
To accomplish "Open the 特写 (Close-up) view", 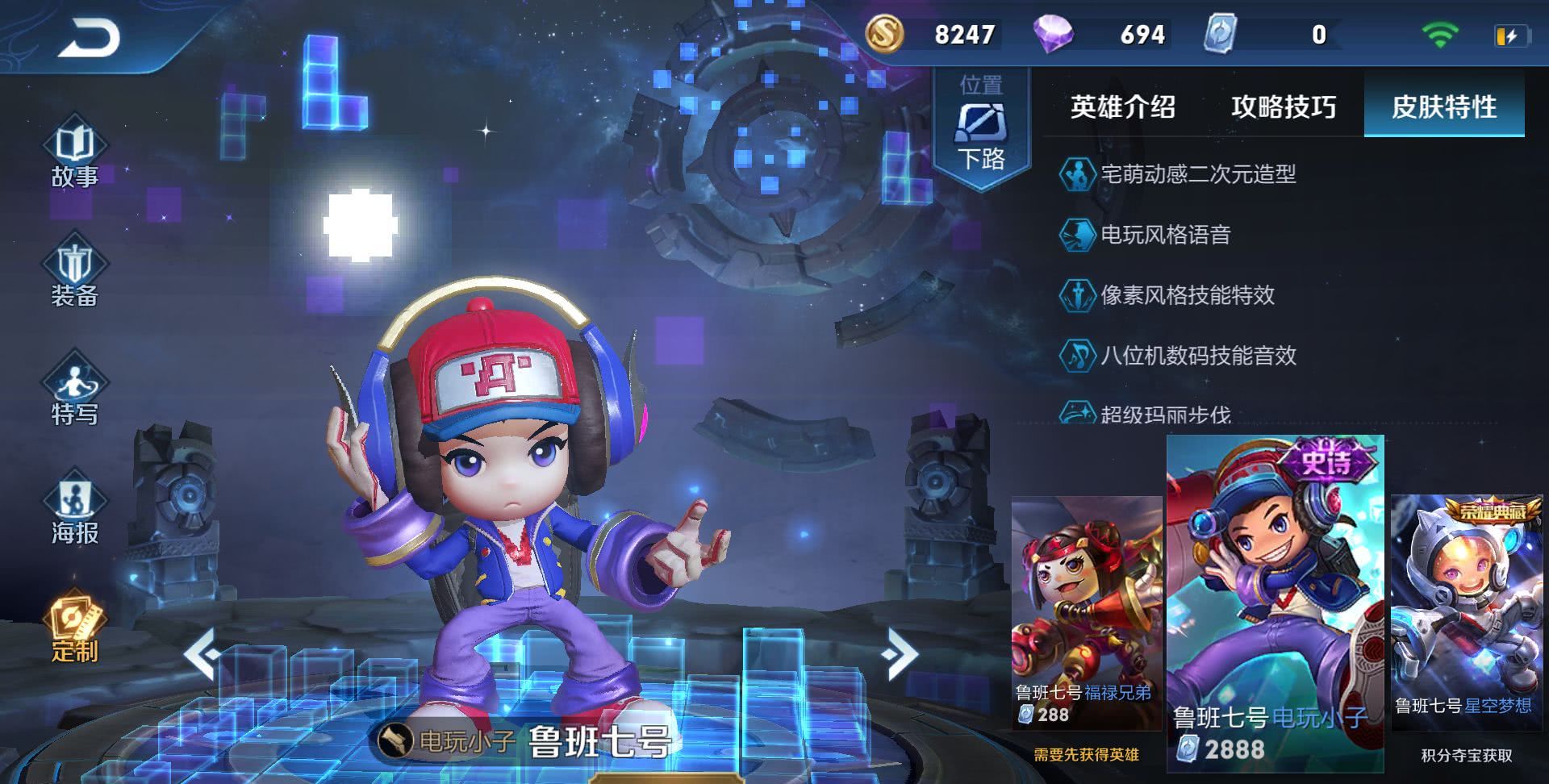I will pyautogui.click(x=77, y=395).
